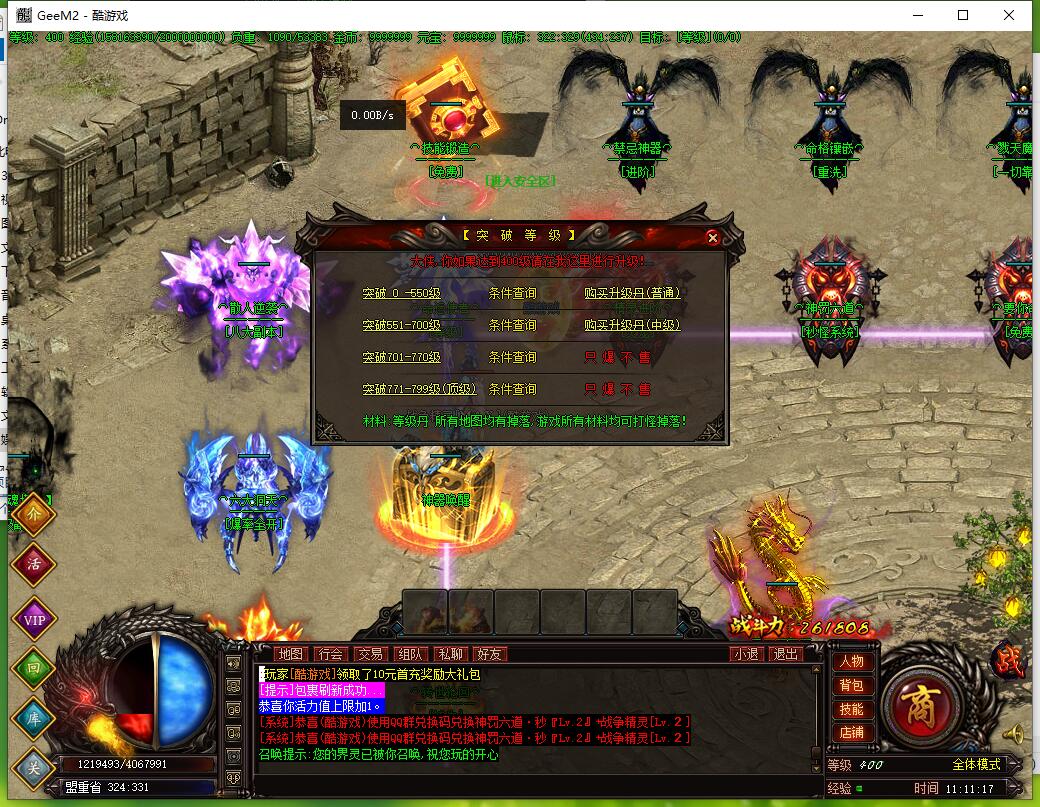Open the 地图 map tab
The width and height of the screenshot is (1040, 807).
291,654
